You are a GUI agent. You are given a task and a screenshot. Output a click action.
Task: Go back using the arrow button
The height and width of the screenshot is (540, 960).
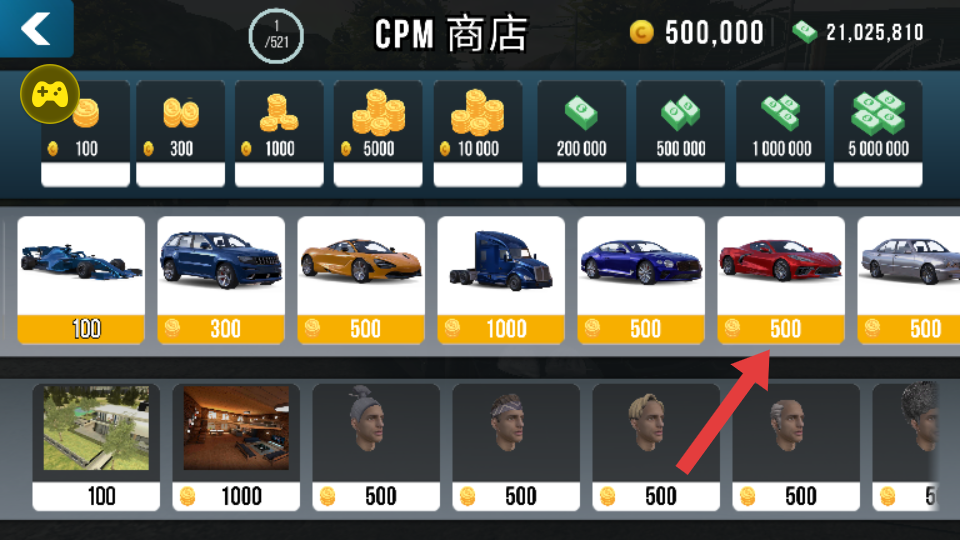(x=36, y=28)
